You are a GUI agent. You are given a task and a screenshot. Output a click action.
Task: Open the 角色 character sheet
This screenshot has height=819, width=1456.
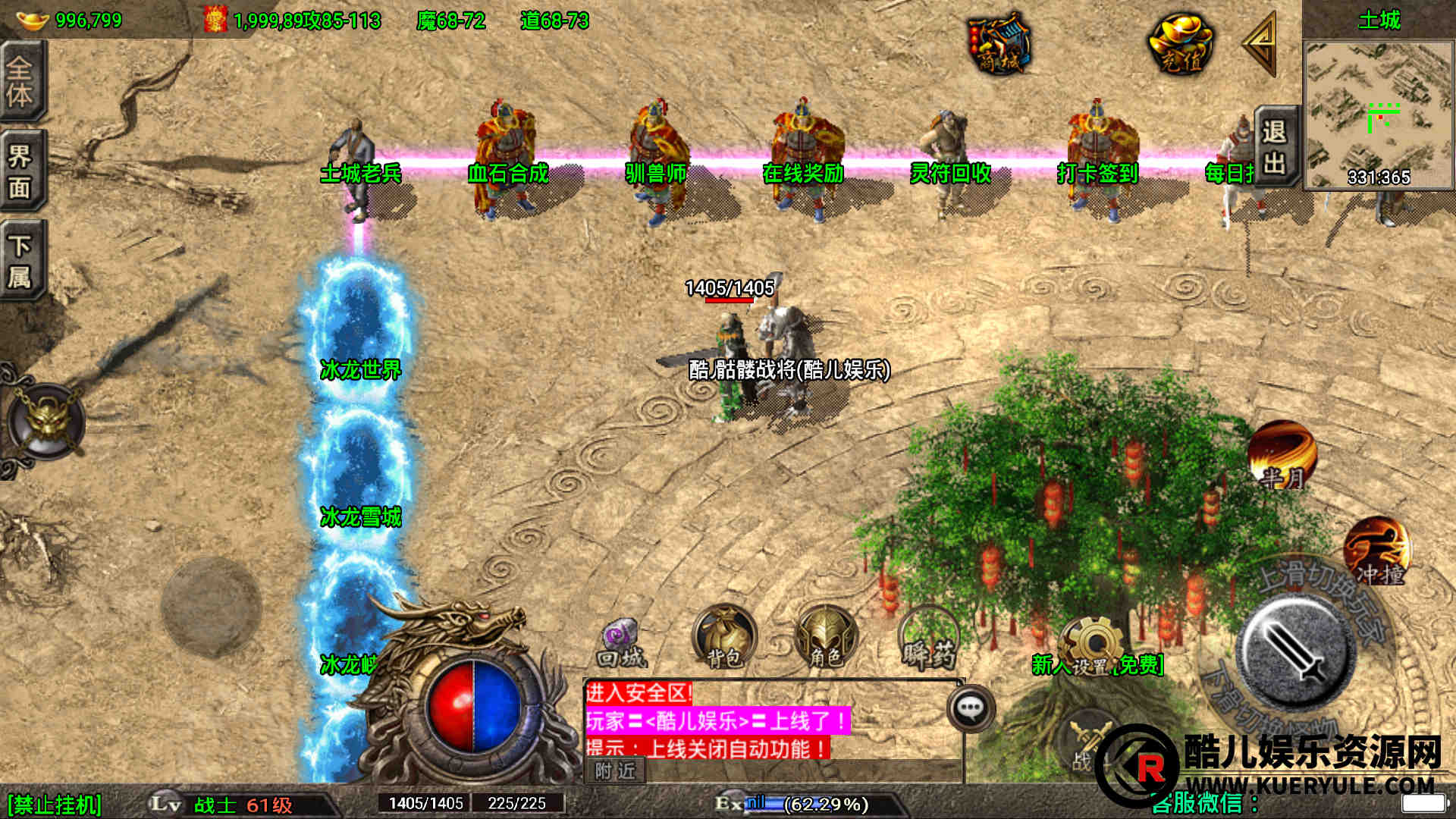click(825, 639)
